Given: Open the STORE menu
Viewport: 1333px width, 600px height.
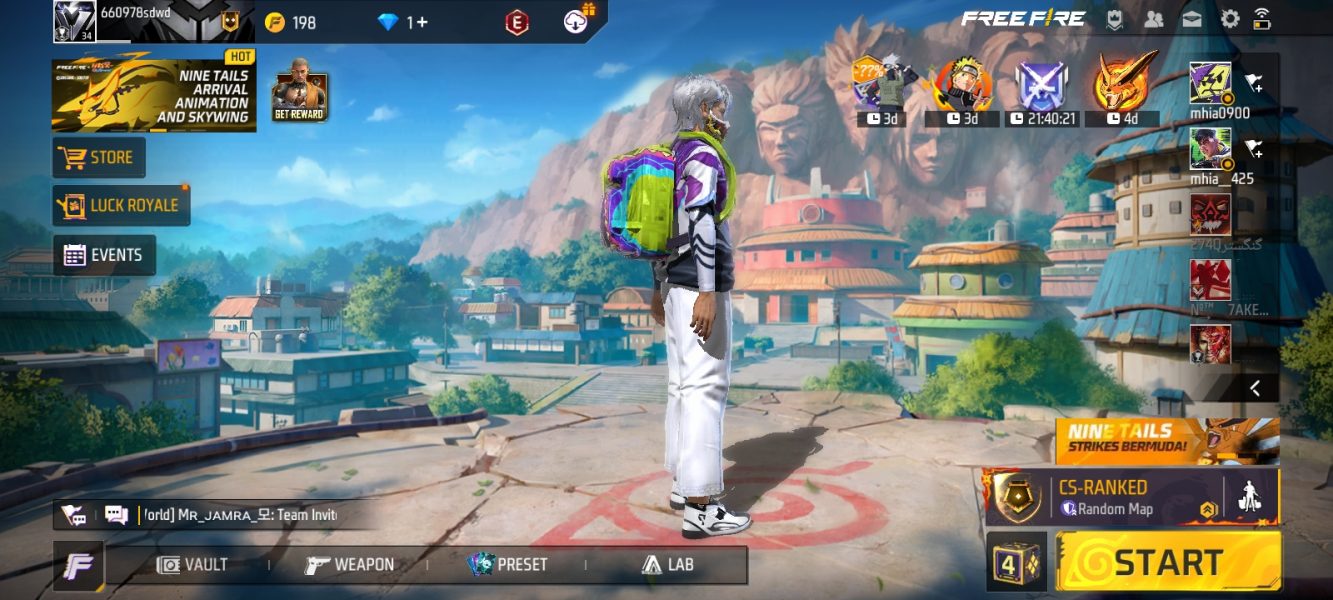Looking at the screenshot, I should click(98, 158).
